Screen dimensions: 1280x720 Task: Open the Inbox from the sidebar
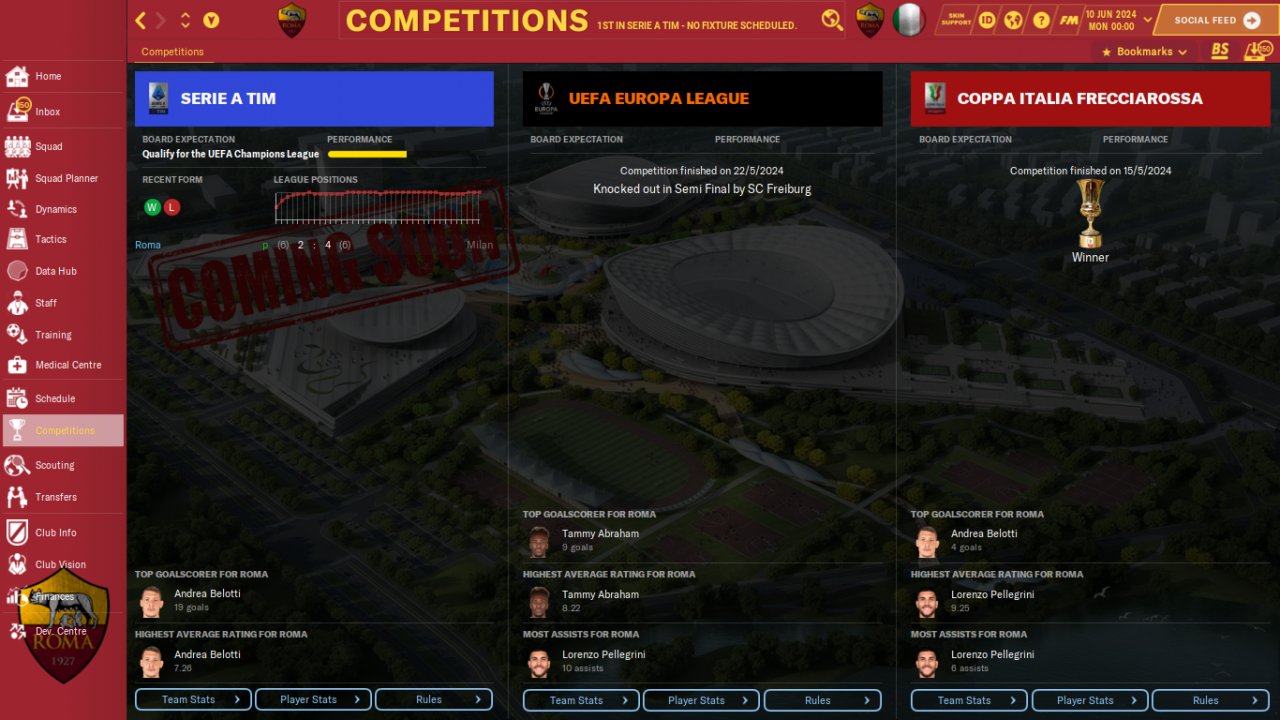(47, 112)
